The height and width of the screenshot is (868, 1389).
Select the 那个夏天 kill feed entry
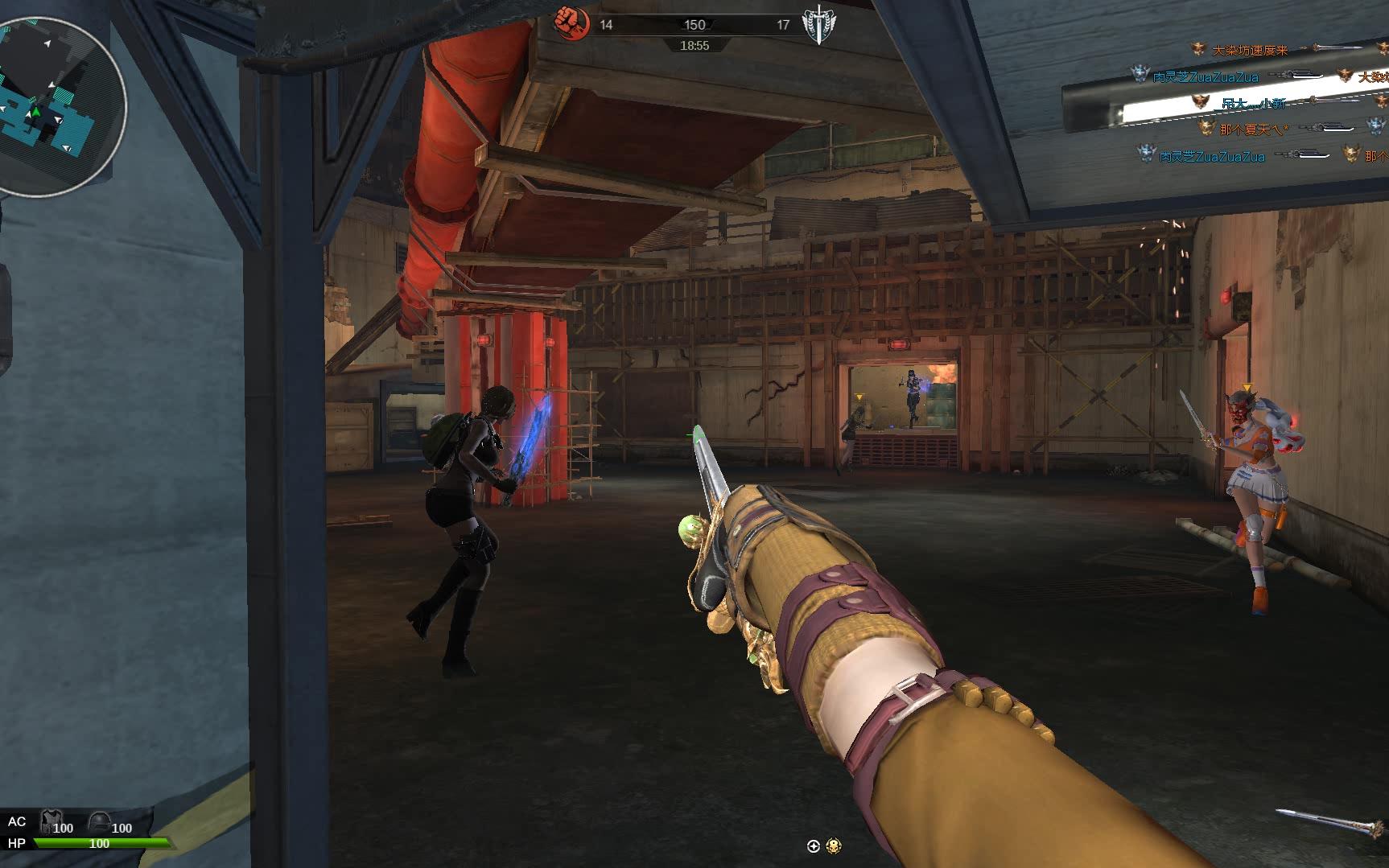1252,129
